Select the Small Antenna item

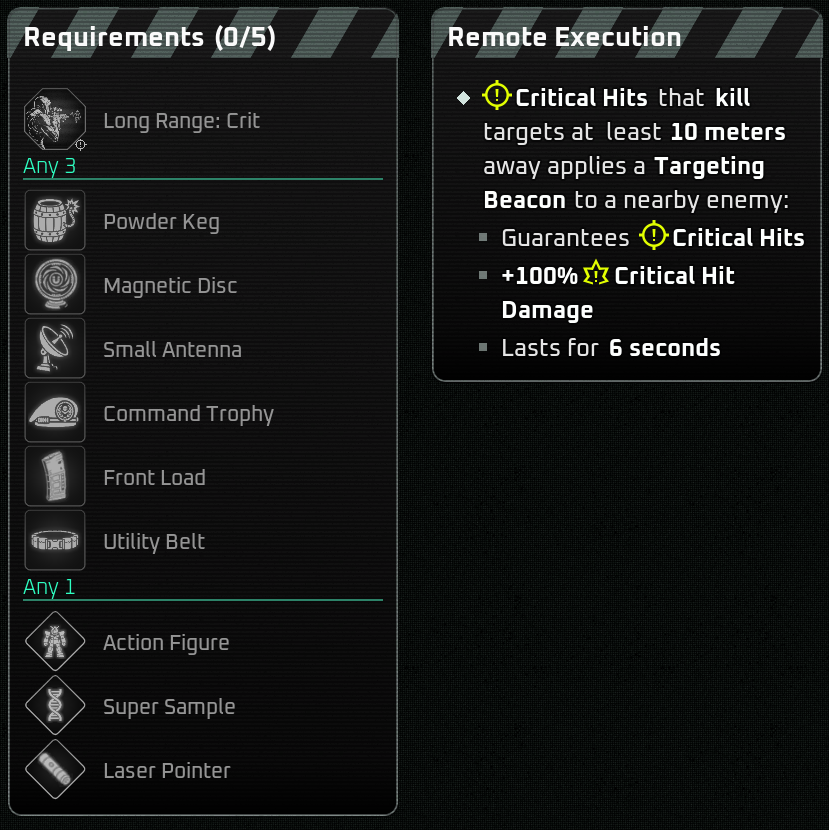point(172,350)
